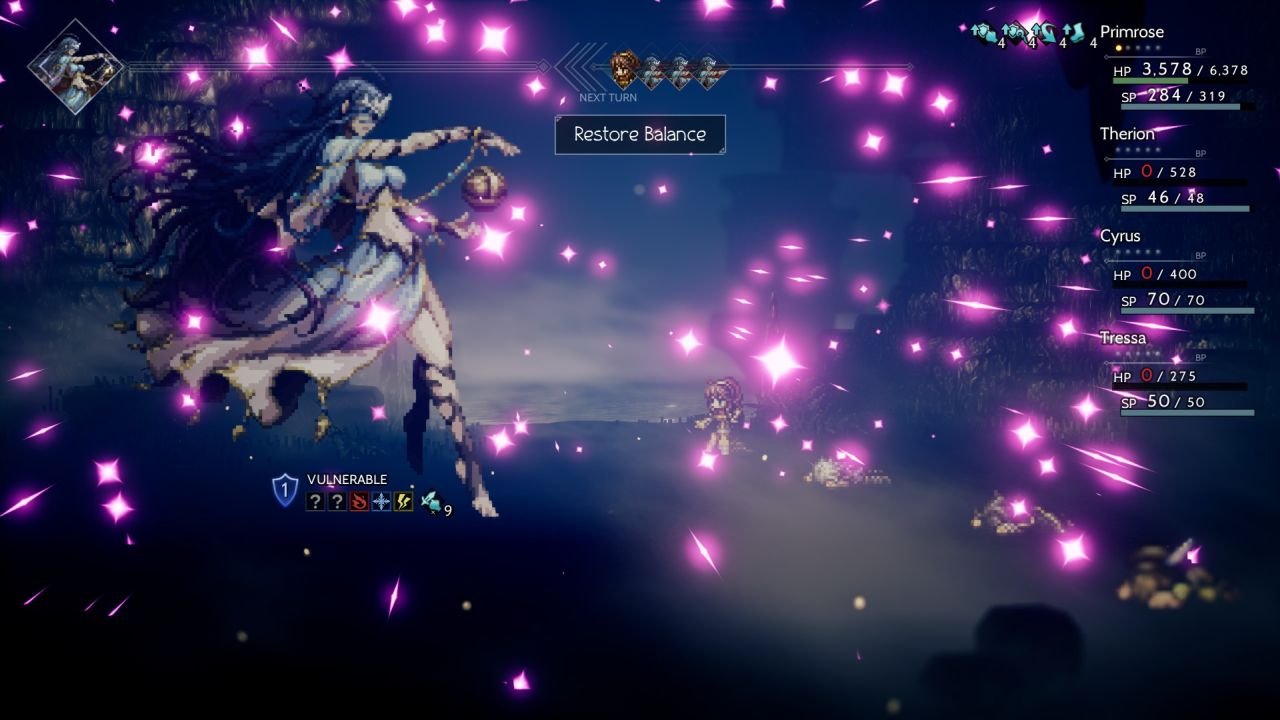Select the ice weakness icon
Image resolution: width=1280 pixels, height=720 pixels.
click(381, 501)
